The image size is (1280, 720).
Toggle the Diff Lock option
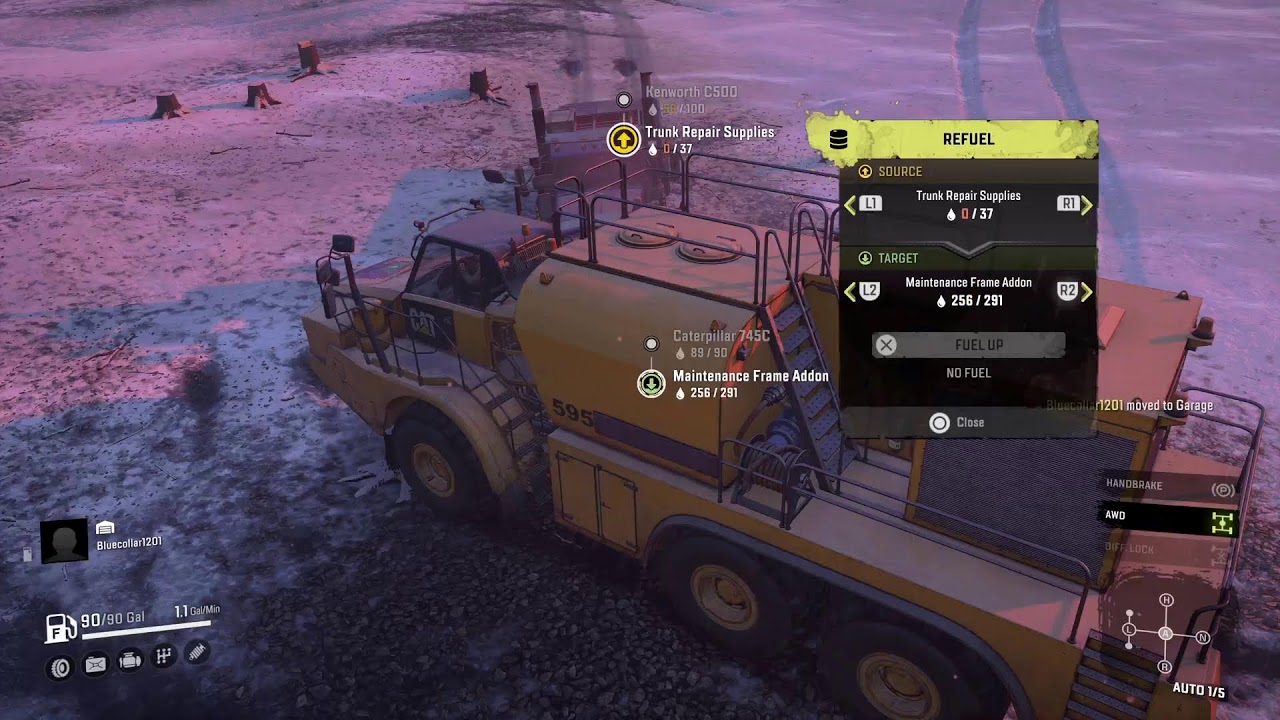pos(1170,549)
